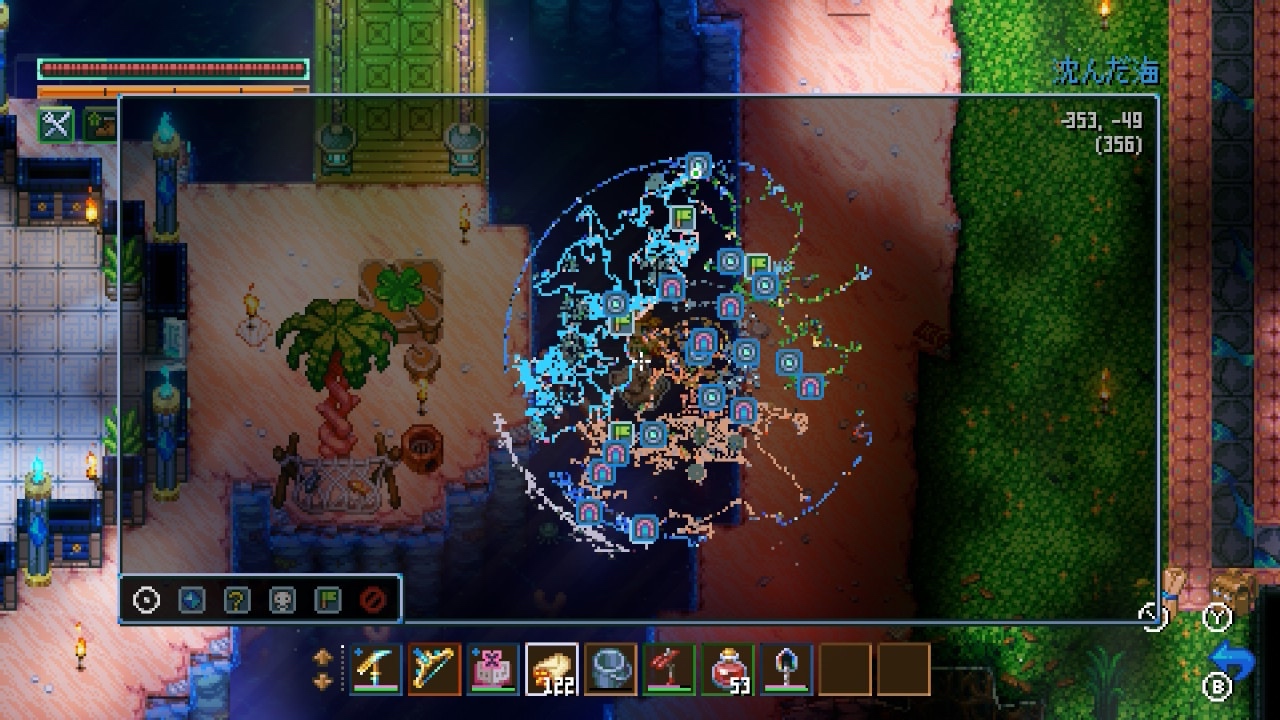
Task: Choose the red potion stack of 53
Action: point(728,668)
